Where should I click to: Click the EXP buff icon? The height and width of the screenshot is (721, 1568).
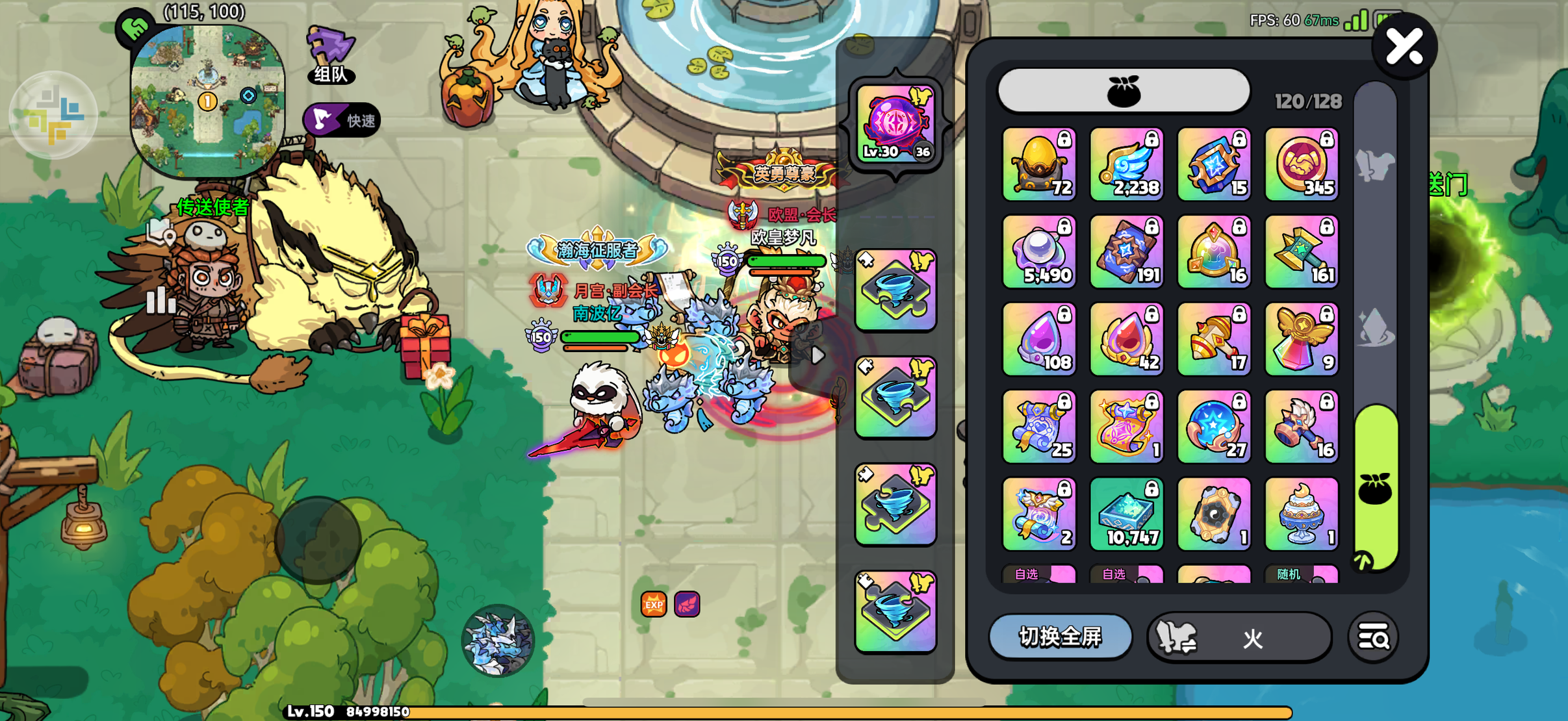tap(654, 604)
